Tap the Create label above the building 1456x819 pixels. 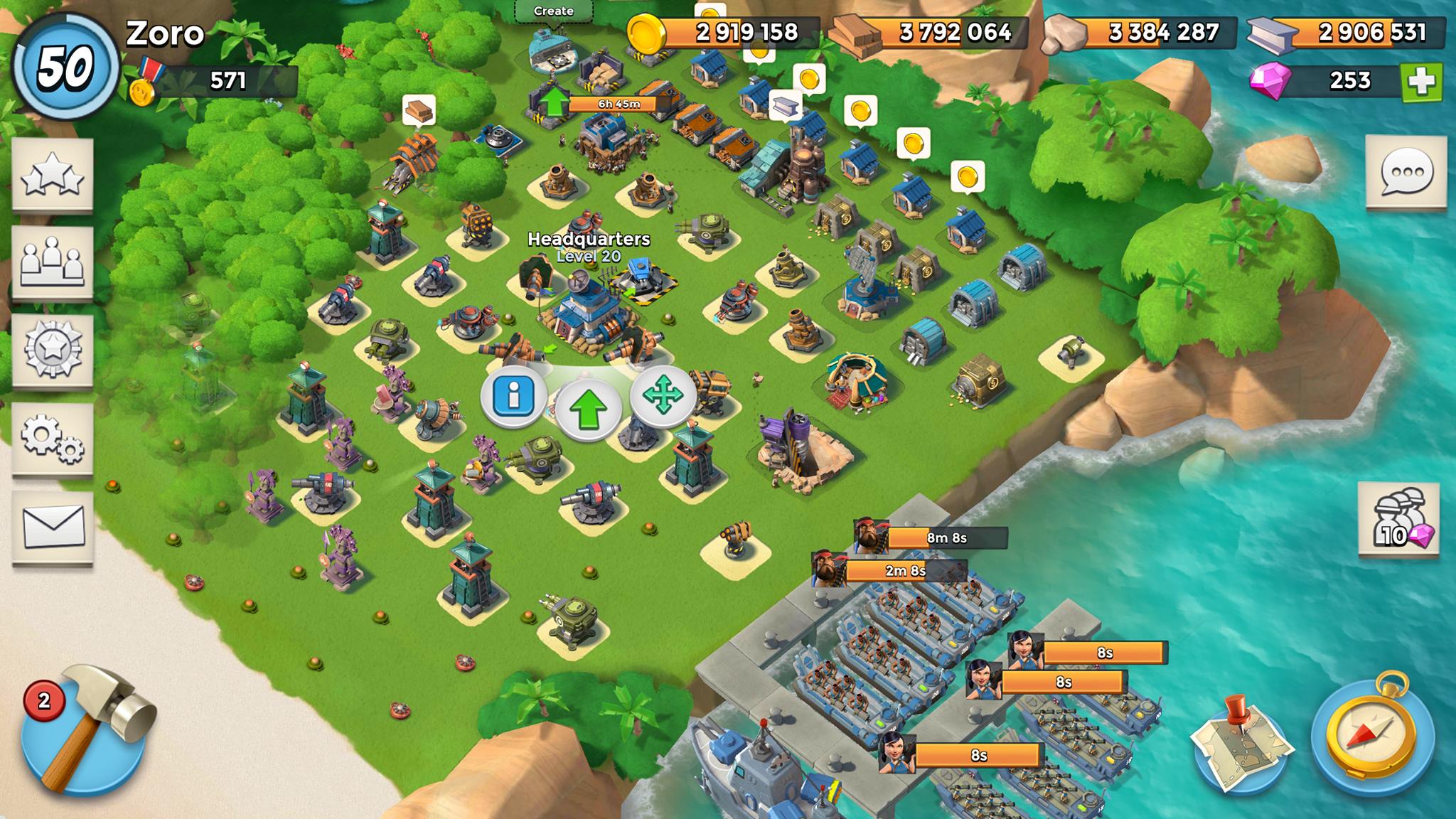point(553,11)
